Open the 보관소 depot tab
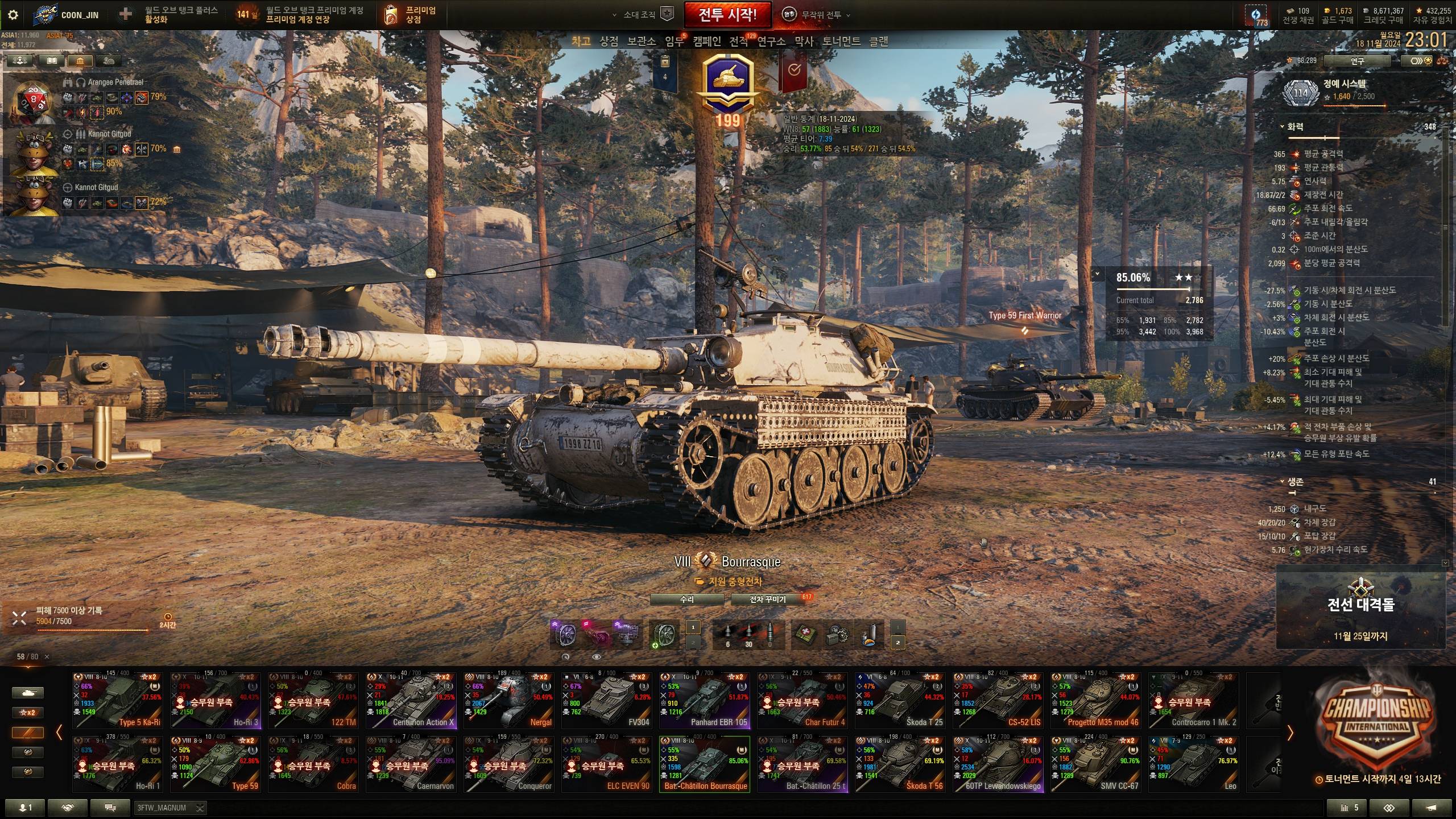Screen dimensions: 1456x819 641,41
